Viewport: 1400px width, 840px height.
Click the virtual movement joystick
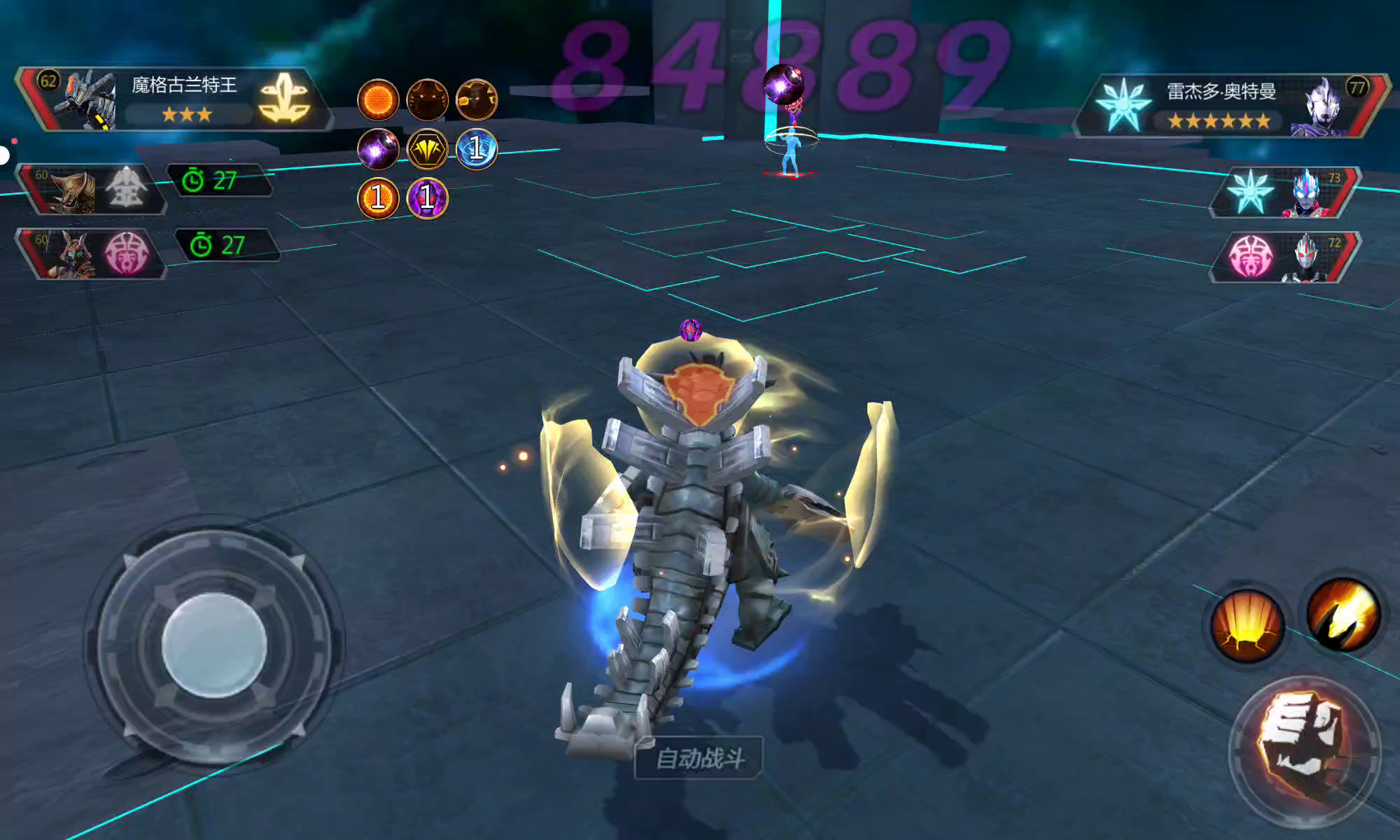[x=214, y=645]
